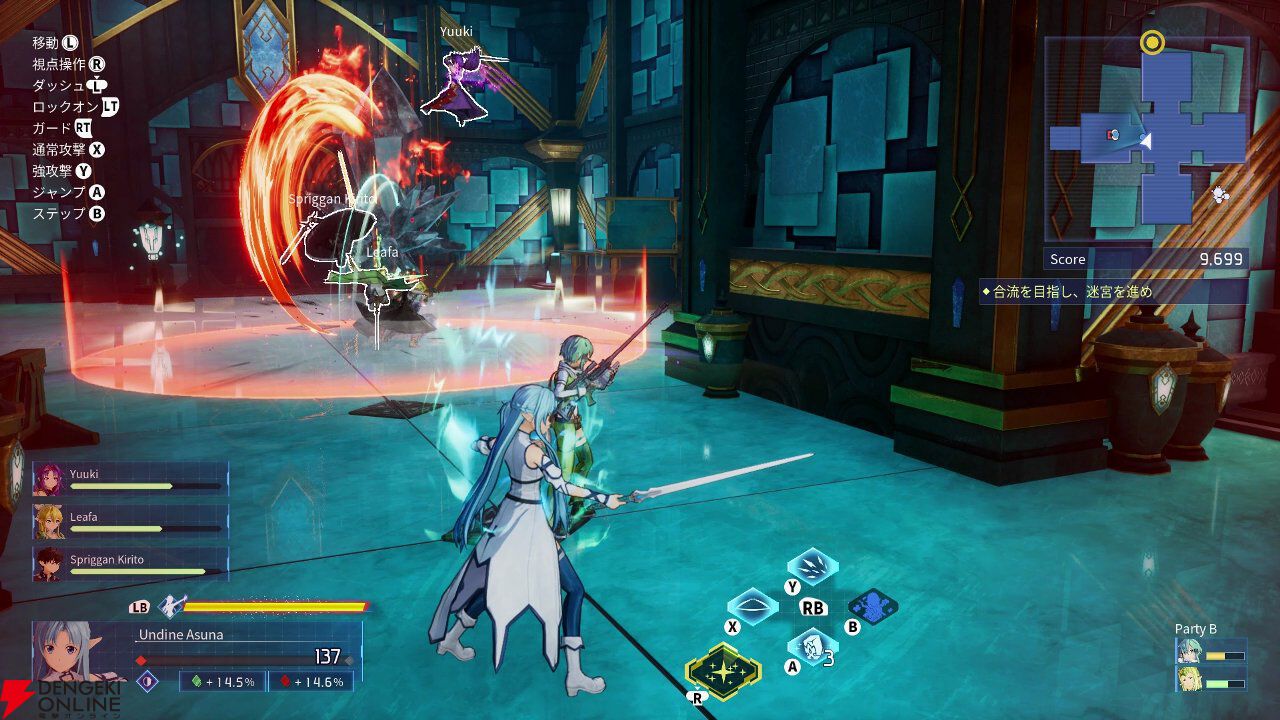Click the half-moon status icon below Asuna's name
The width and height of the screenshot is (1280, 720).
[148, 681]
